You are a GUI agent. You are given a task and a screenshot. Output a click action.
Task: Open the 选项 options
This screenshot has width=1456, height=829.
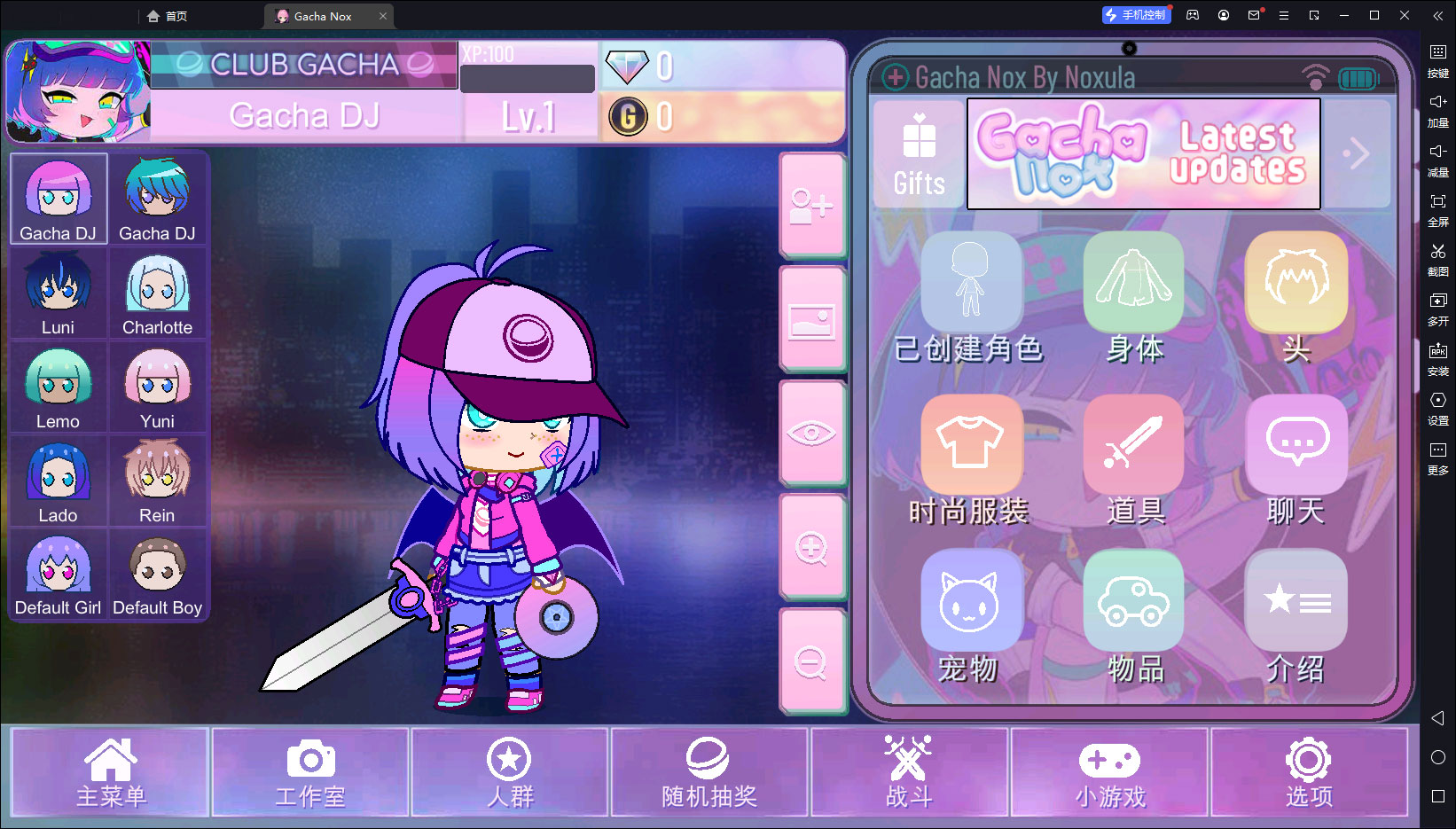point(1309,772)
